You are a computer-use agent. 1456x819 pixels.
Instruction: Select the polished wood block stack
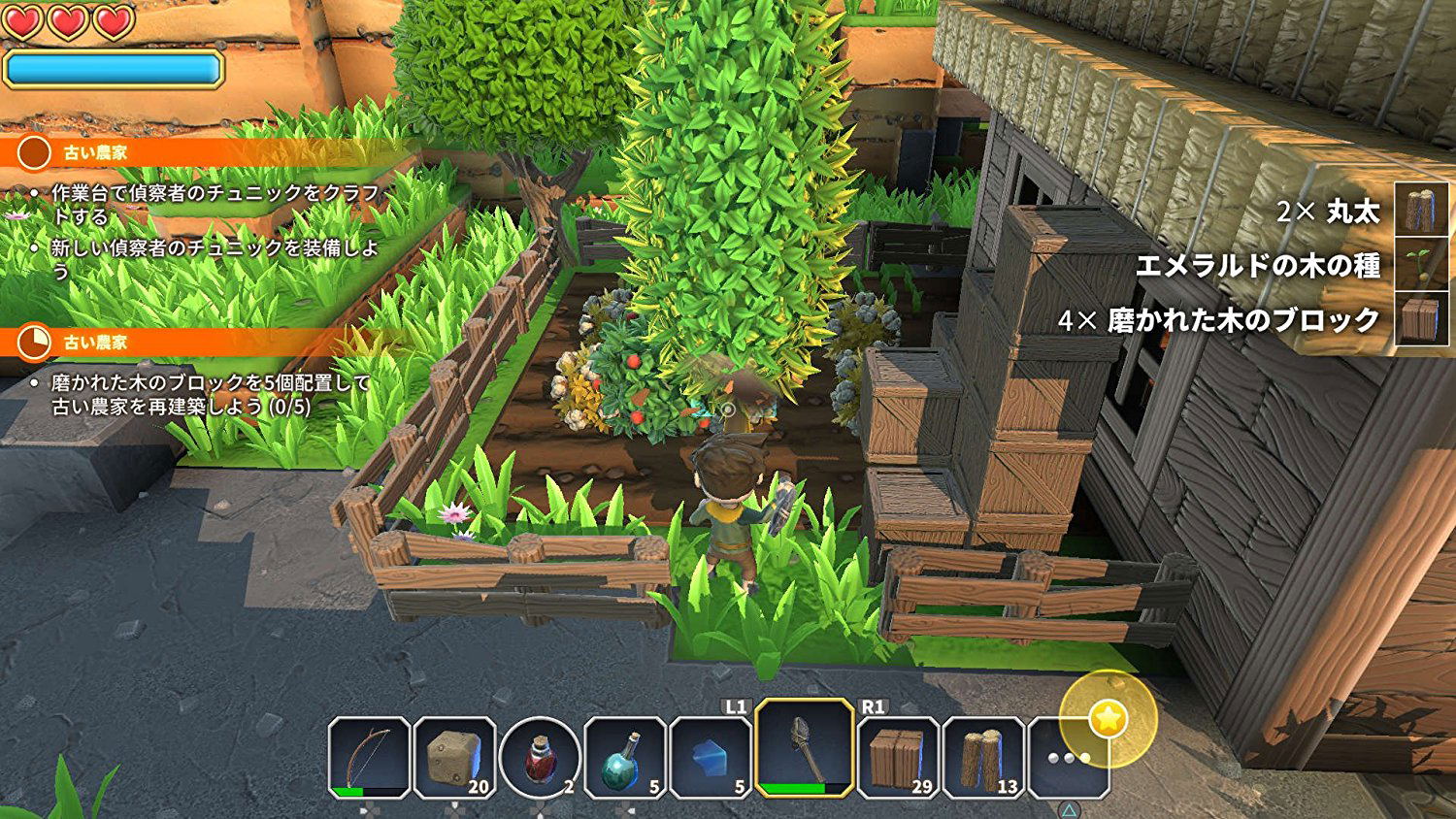coord(898,758)
